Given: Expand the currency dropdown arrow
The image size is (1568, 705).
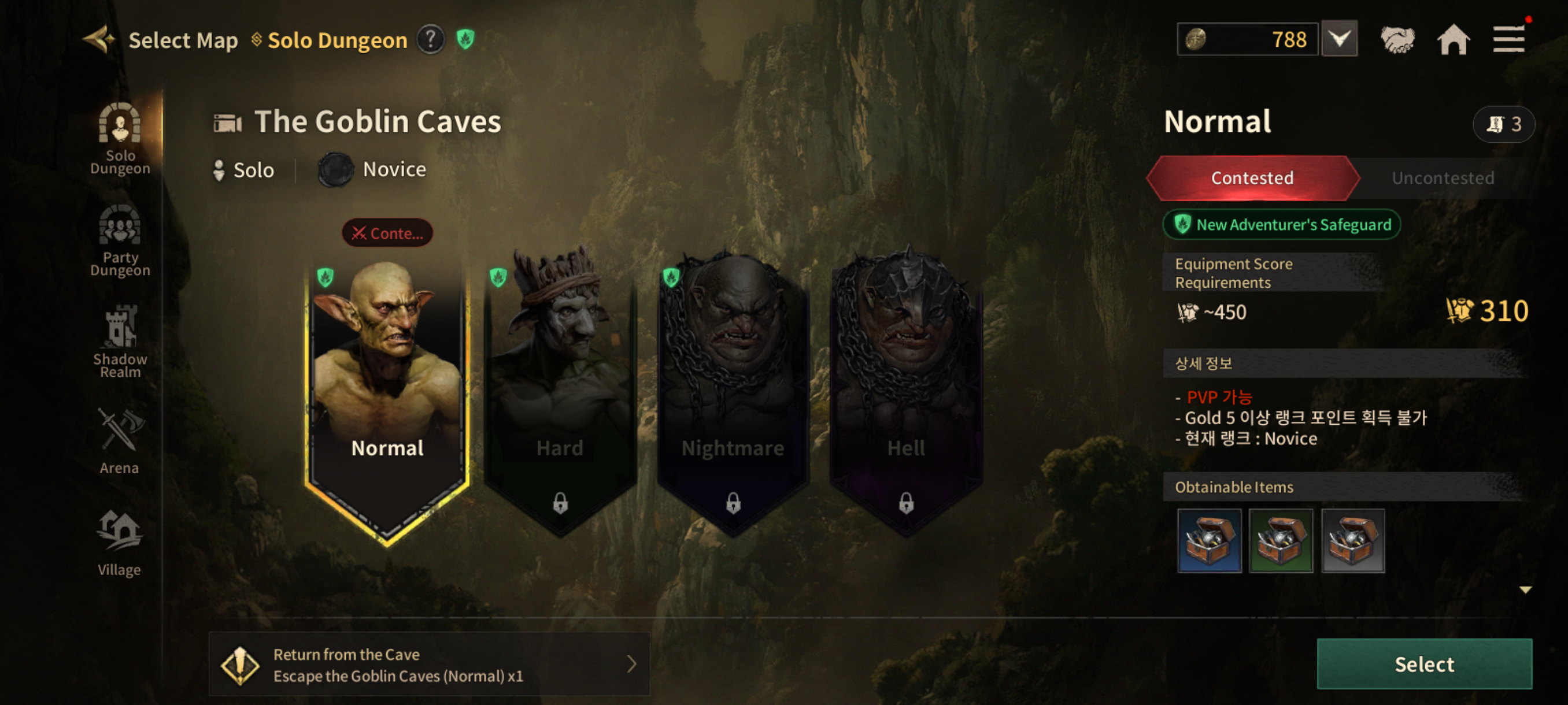Looking at the screenshot, I should pyautogui.click(x=1339, y=39).
